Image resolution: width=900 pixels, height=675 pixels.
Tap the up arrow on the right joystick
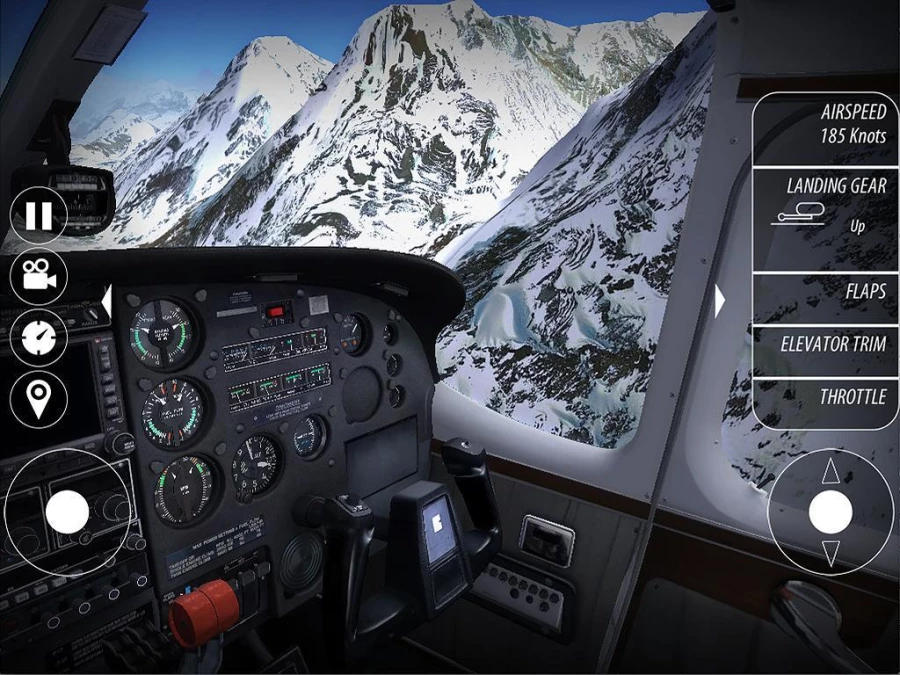point(830,474)
